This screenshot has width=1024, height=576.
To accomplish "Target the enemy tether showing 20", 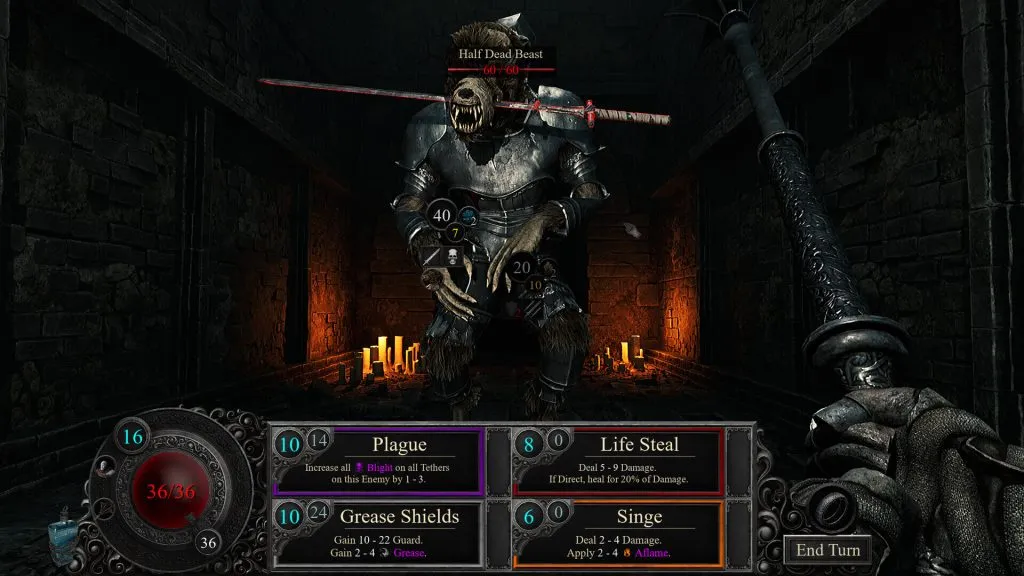I will tap(521, 268).
